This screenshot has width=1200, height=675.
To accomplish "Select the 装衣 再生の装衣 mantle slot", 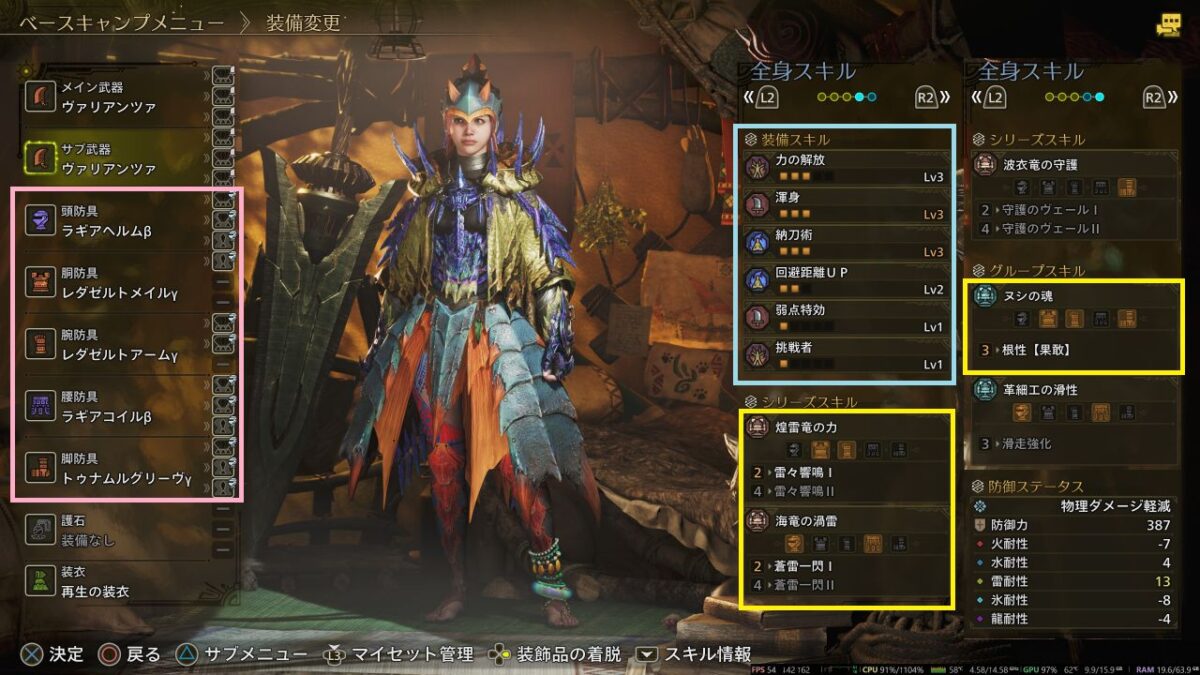I will point(117,583).
